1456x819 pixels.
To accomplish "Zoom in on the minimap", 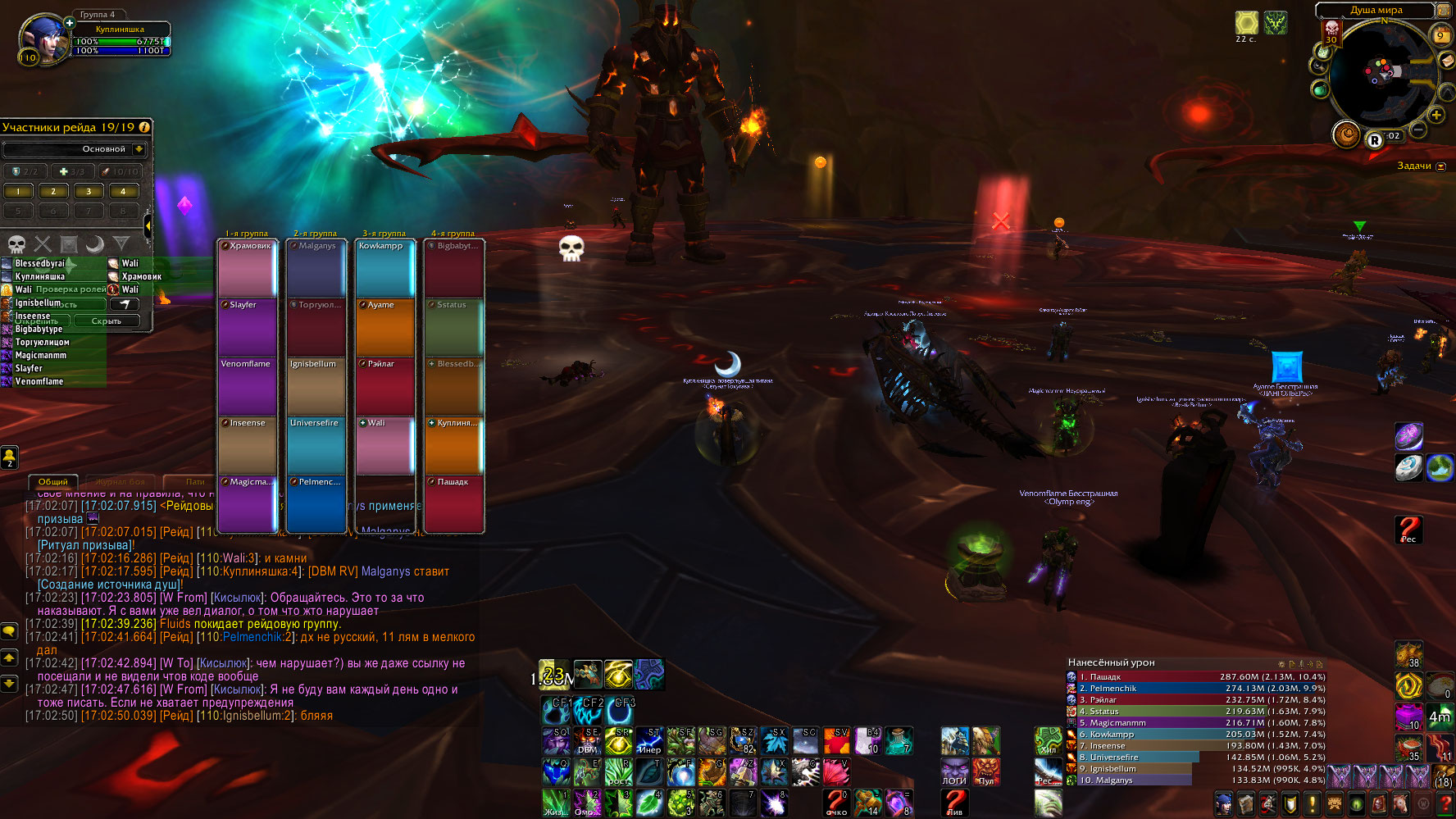I will pos(1436,115).
